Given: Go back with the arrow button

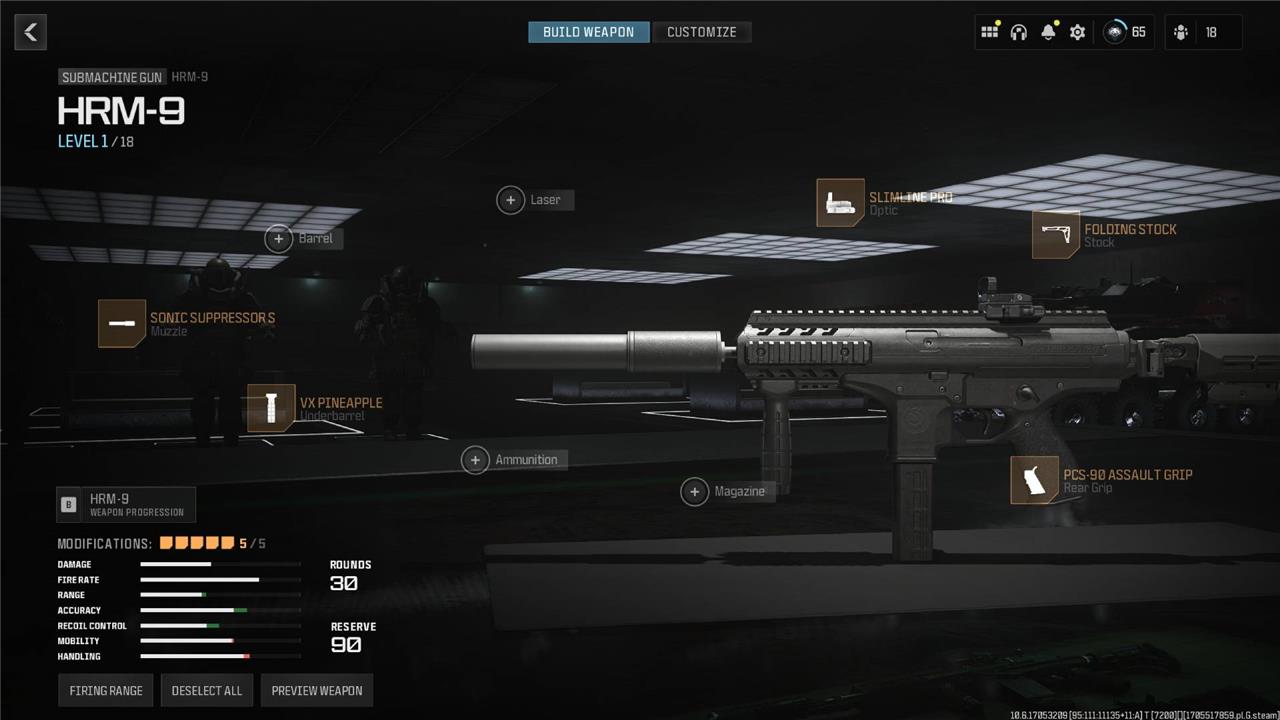Looking at the screenshot, I should 31,32.
